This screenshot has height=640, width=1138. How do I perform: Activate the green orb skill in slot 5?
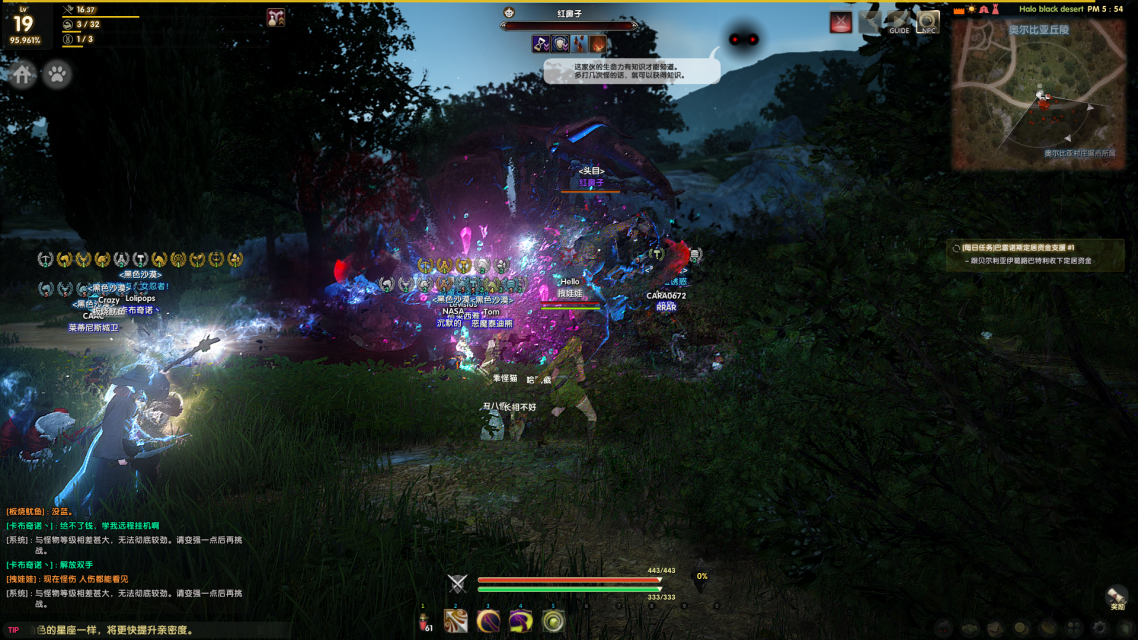tap(553, 621)
